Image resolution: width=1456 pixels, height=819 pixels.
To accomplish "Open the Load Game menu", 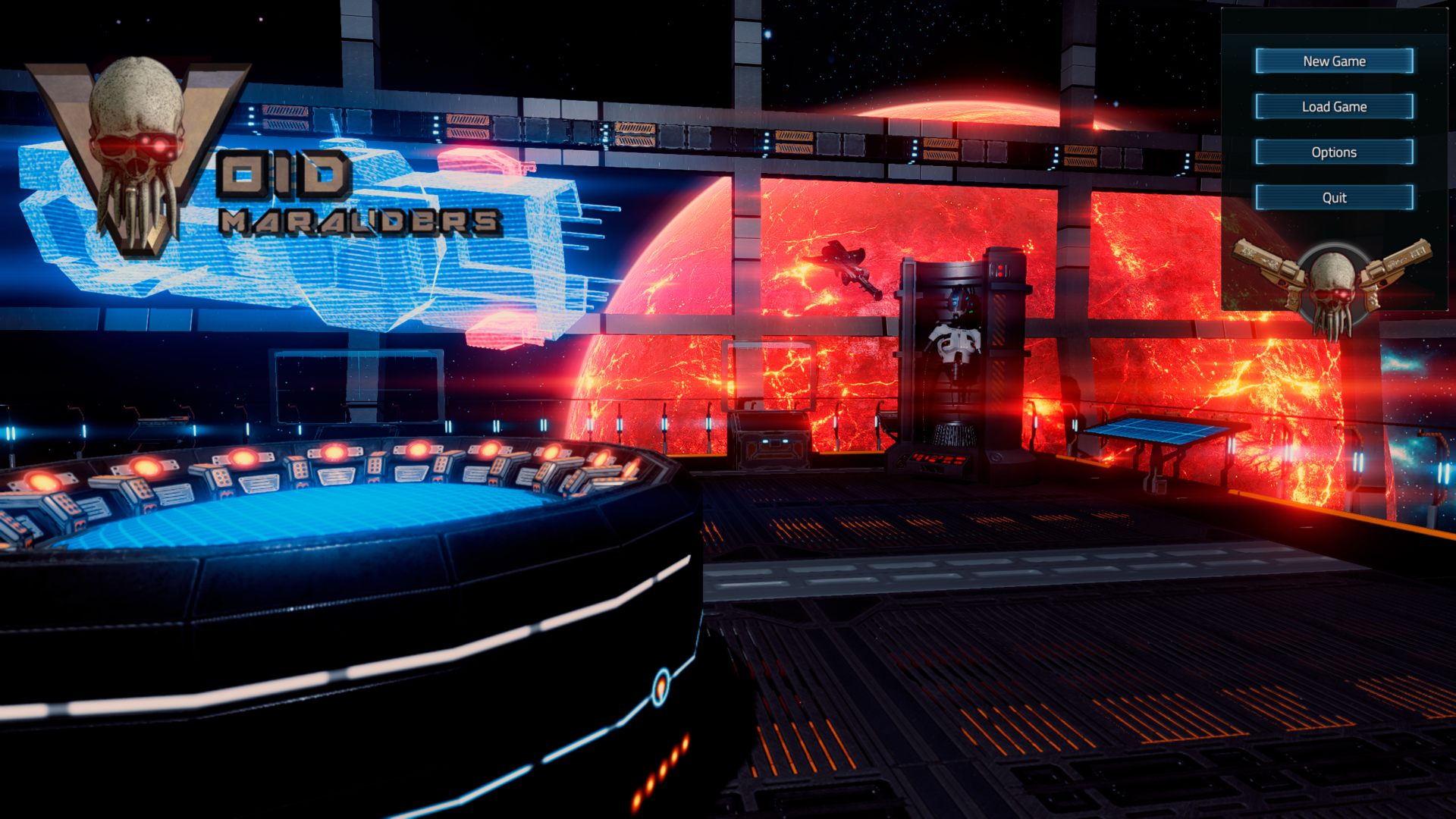I will pyautogui.click(x=1334, y=107).
